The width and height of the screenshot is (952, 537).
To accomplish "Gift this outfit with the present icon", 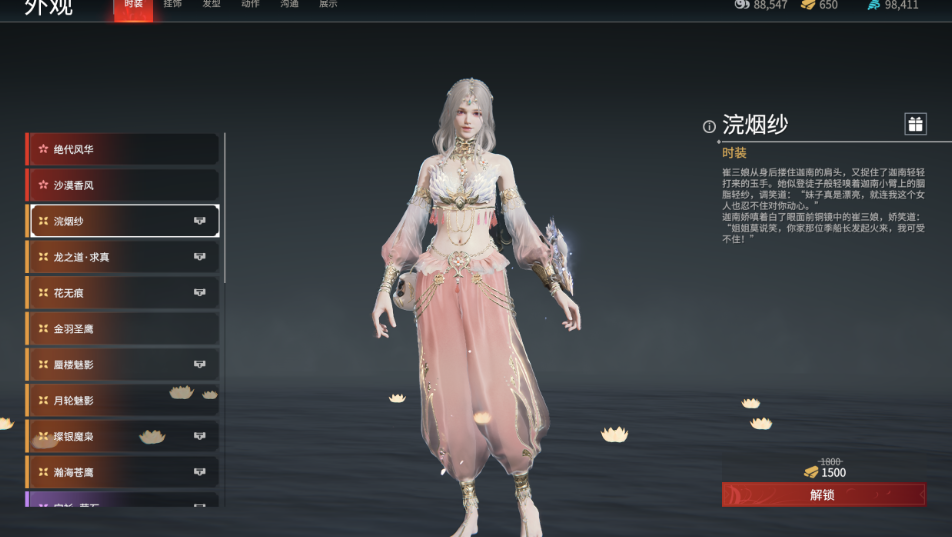I will (915, 124).
